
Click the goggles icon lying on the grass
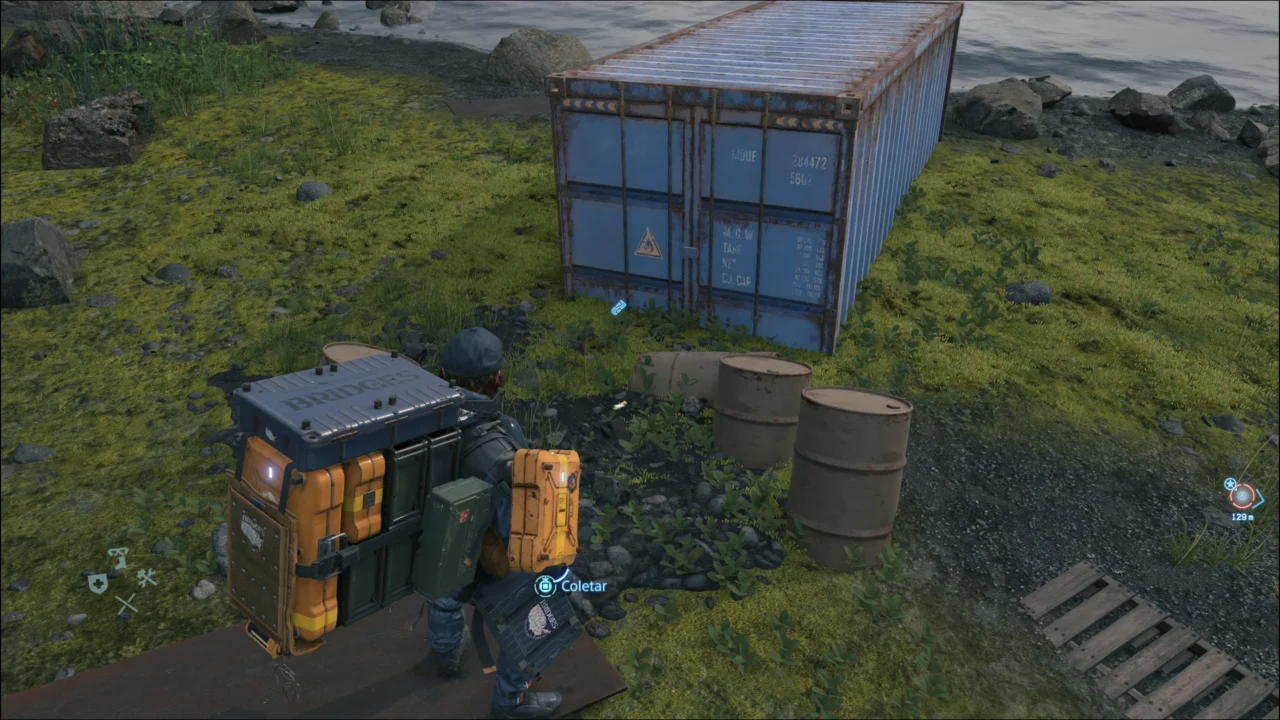117,551
